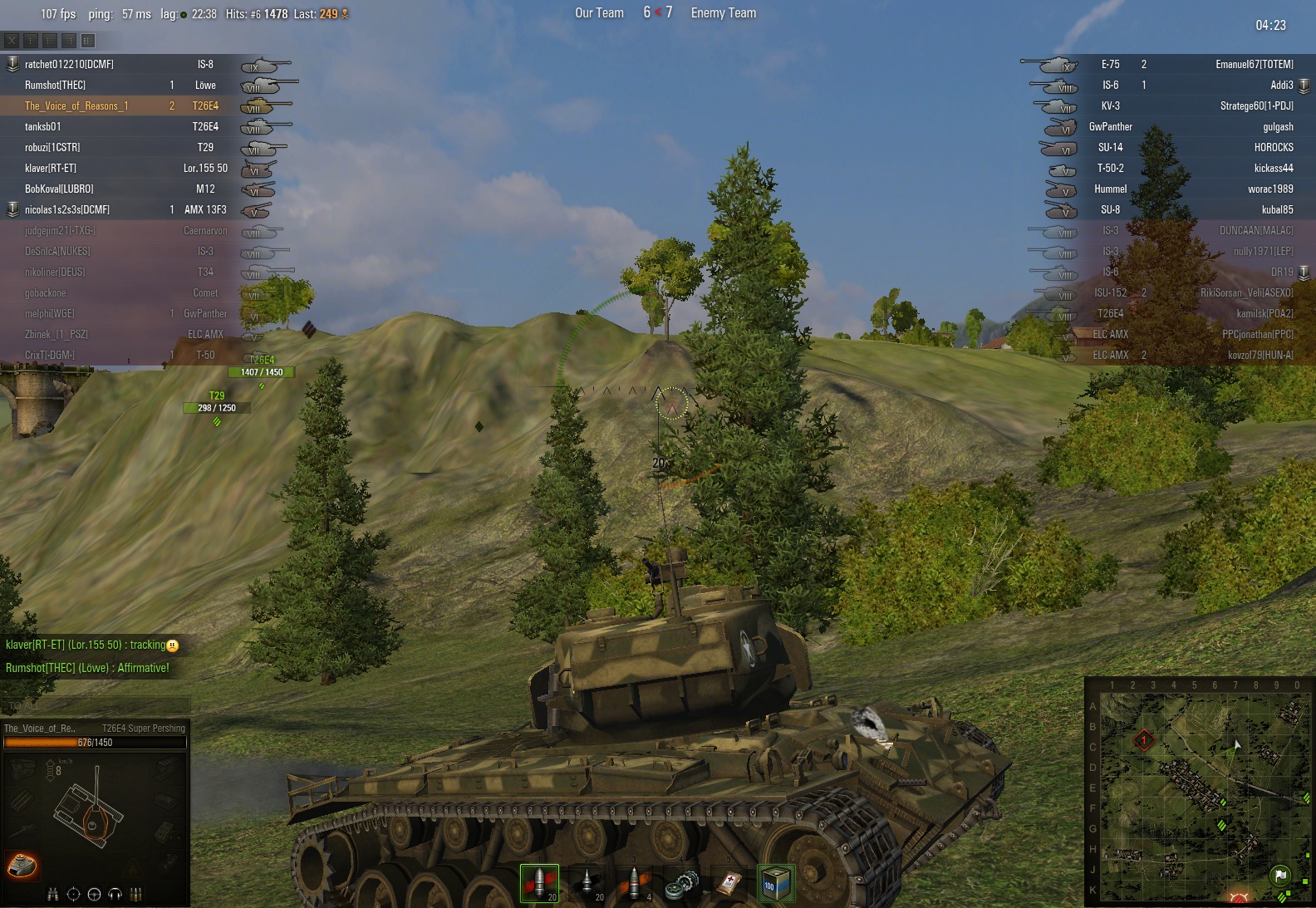Select the 100-octane gasoline canister slot
Screen dimensions: 1316x908
(x=776, y=882)
